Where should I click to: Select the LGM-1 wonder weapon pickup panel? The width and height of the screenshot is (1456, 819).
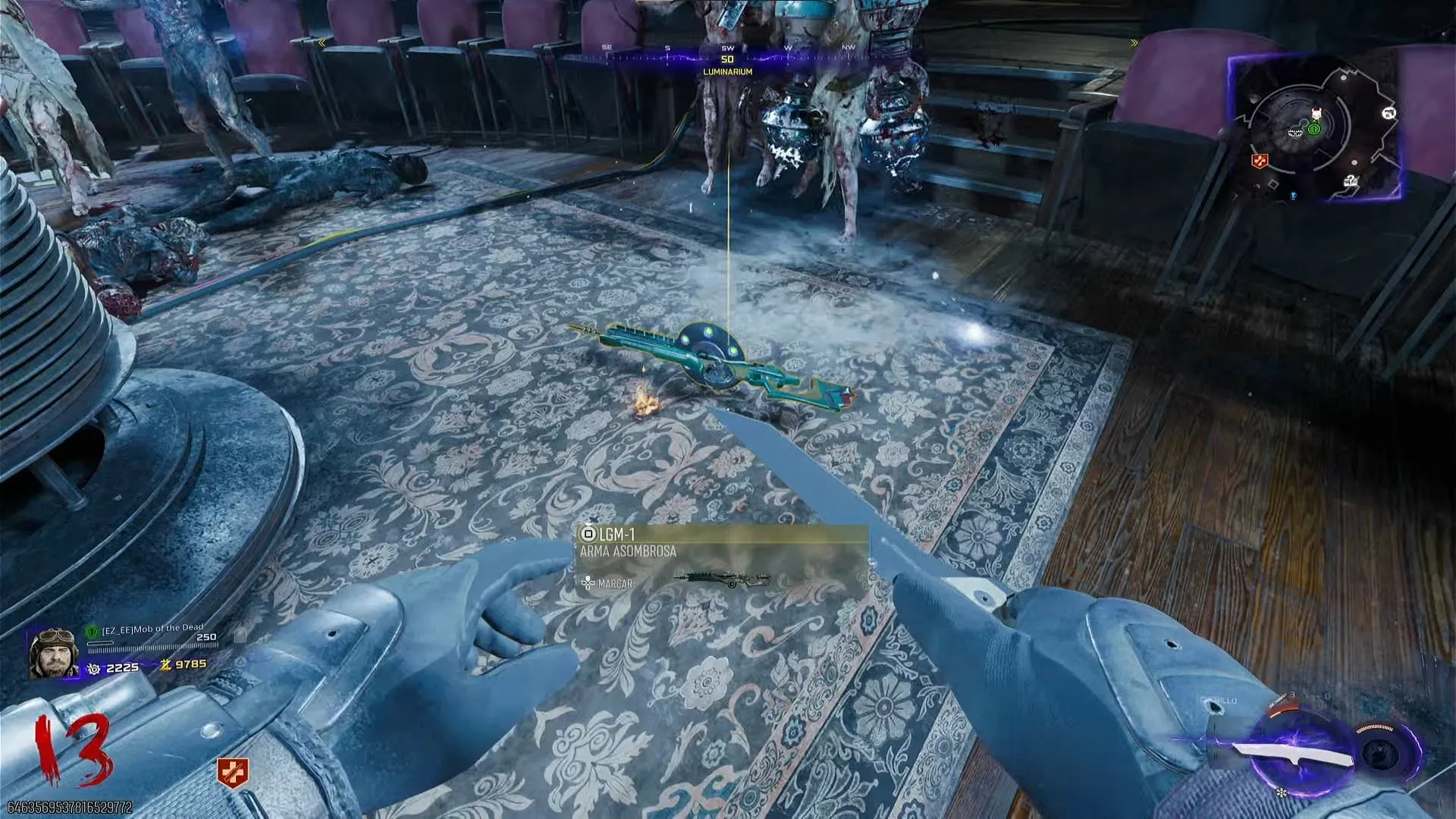pyautogui.click(x=721, y=559)
